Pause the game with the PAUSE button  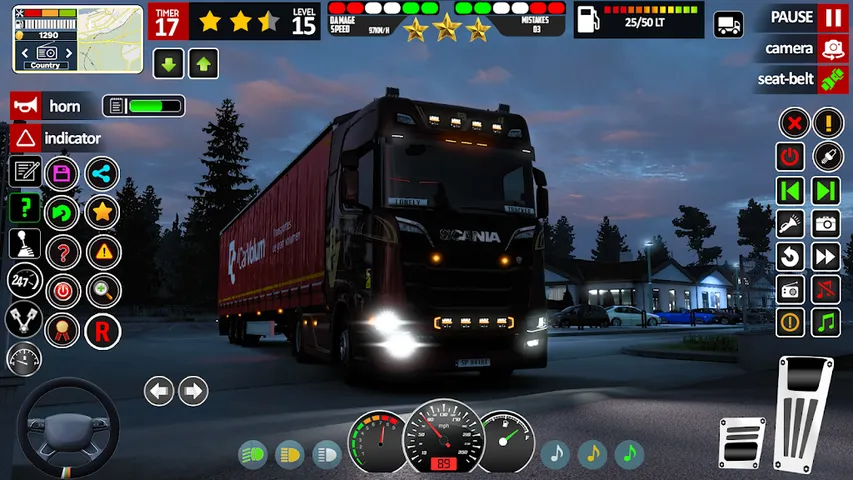pos(831,18)
